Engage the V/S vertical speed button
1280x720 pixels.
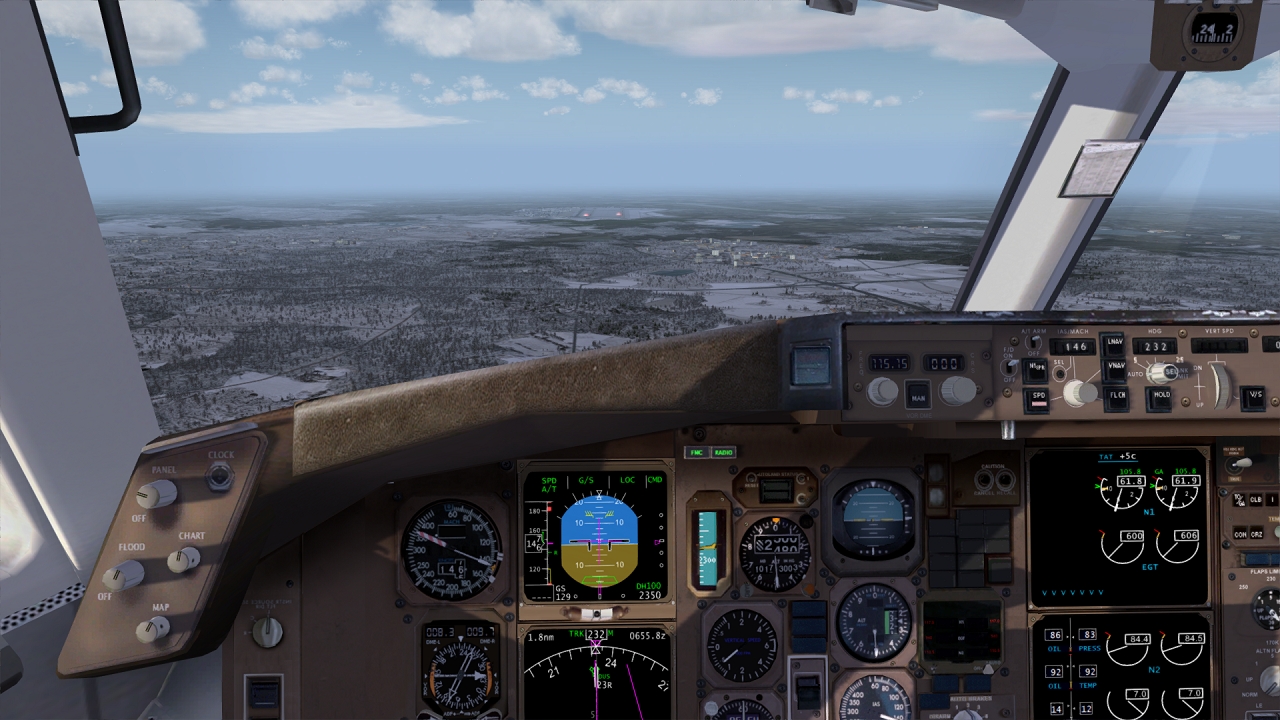(x=1253, y=397)
